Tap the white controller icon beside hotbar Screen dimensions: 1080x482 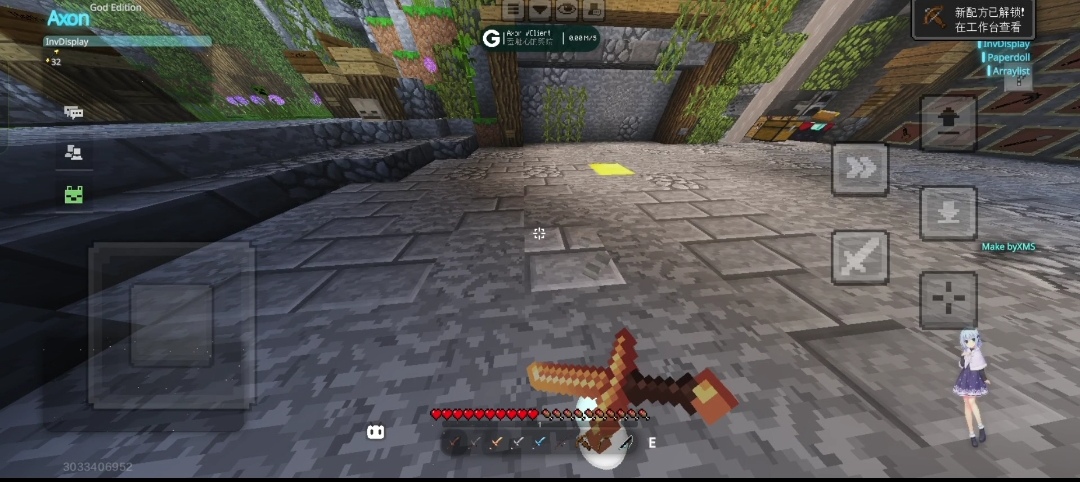tap(376, 432)
